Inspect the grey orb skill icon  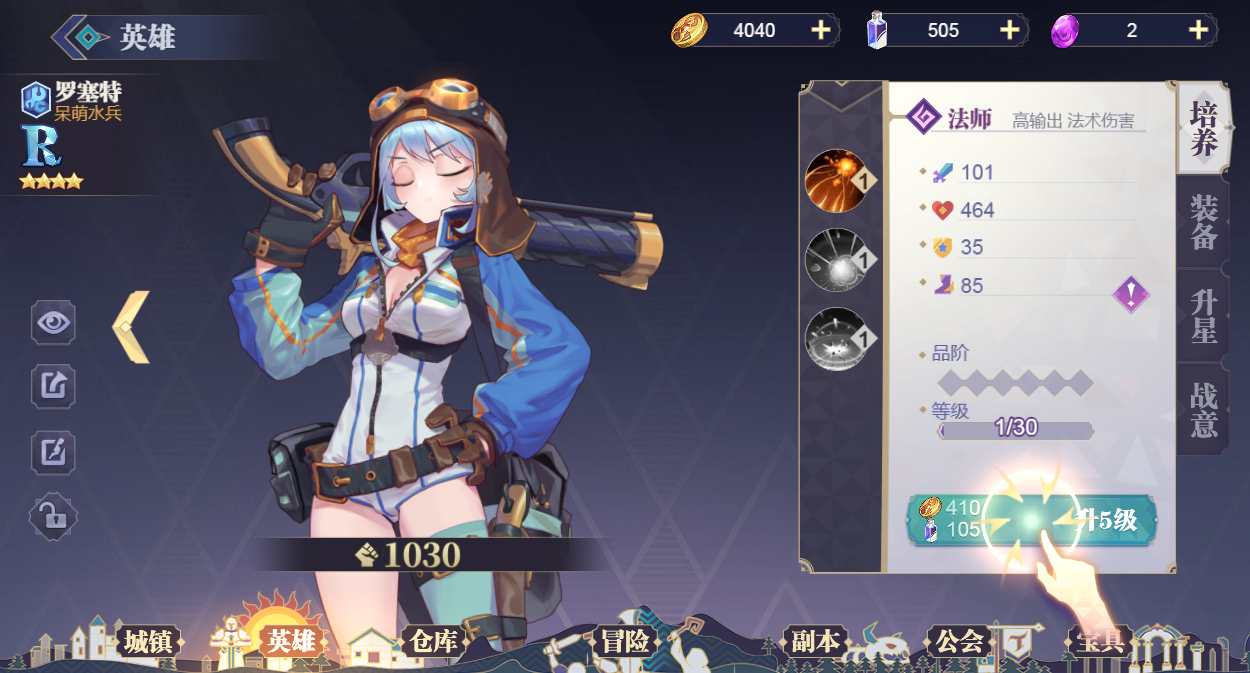[835, 260]
